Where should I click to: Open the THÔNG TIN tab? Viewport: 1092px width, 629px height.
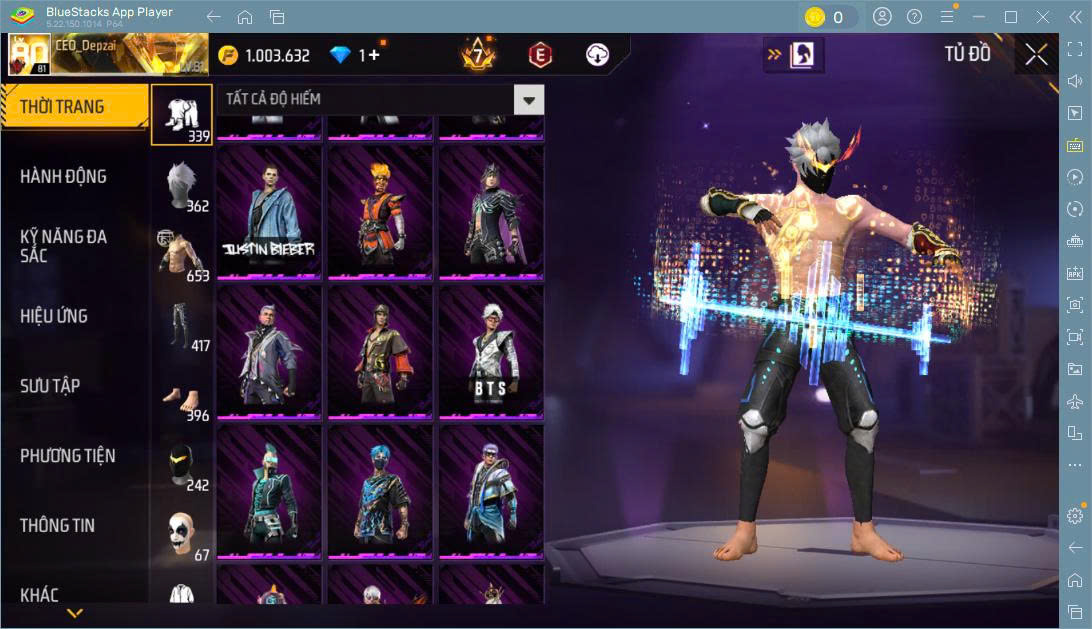[x=60, y=525]
